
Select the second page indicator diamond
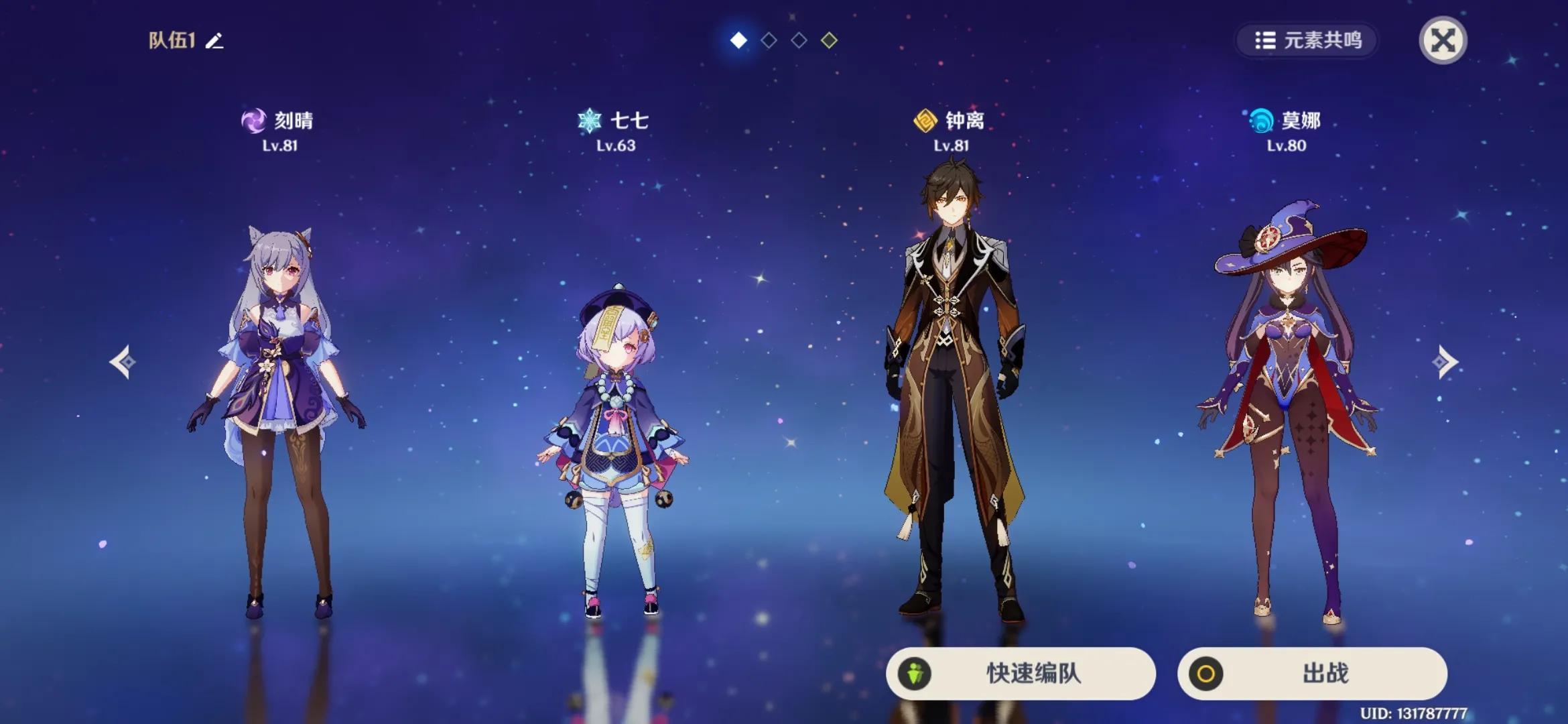pyautogui.click(x=769, y=40)
